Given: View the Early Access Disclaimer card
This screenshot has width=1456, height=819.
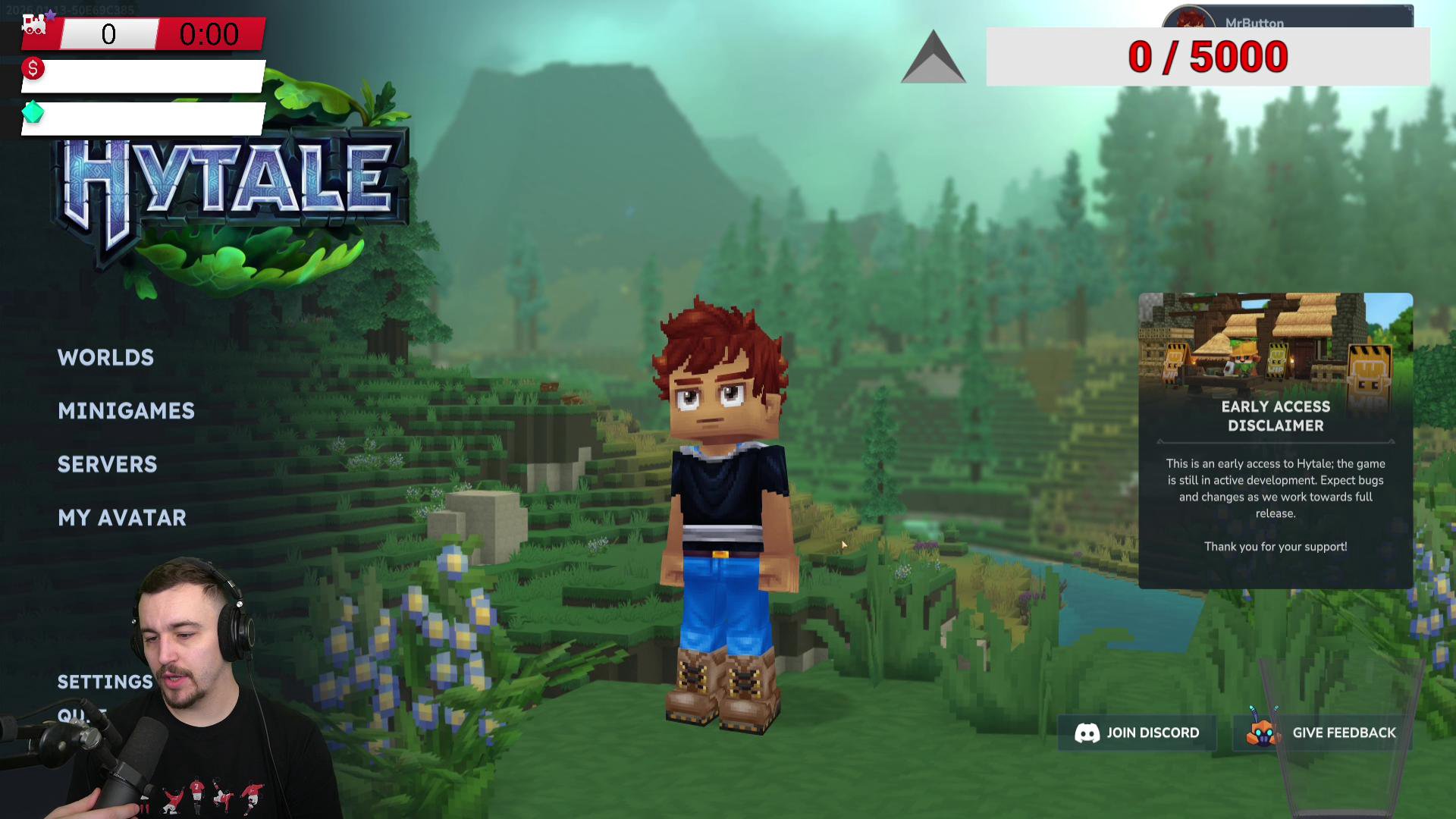Looking at the screenshot, I should tap(1276, 440).
